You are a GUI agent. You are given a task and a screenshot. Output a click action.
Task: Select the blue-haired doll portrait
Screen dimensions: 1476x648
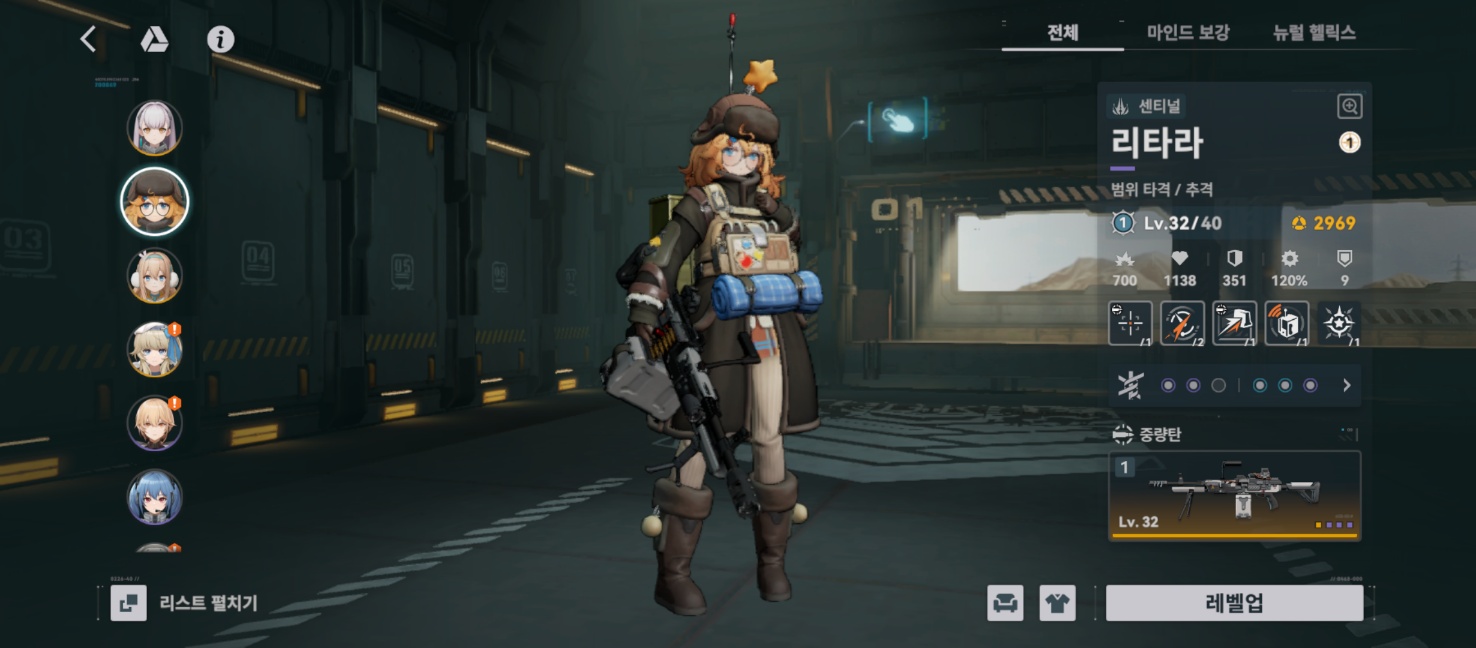click(x=155, y=497)
